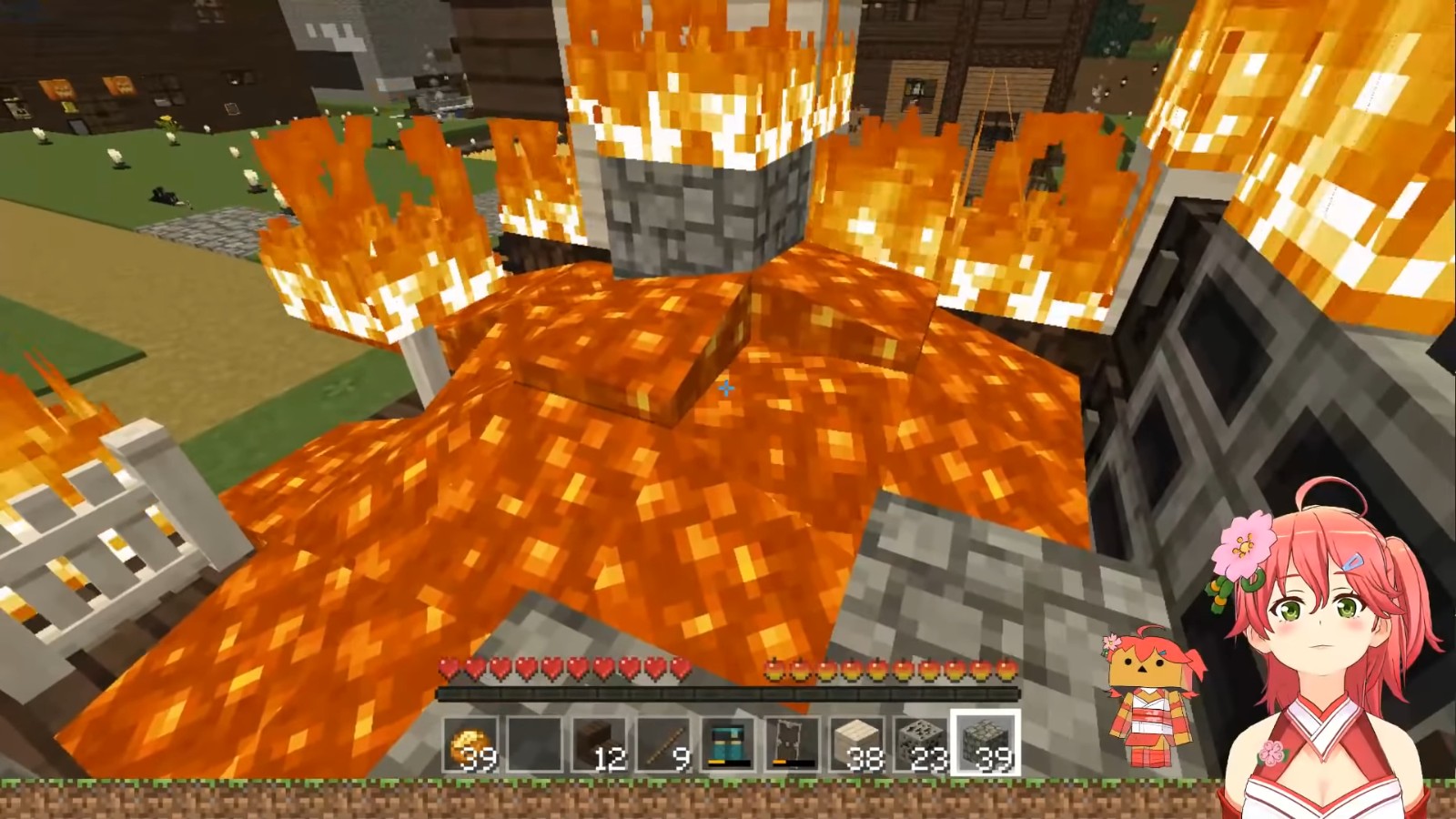Select the dark wooden stairs slot

(x=600, y=744)
